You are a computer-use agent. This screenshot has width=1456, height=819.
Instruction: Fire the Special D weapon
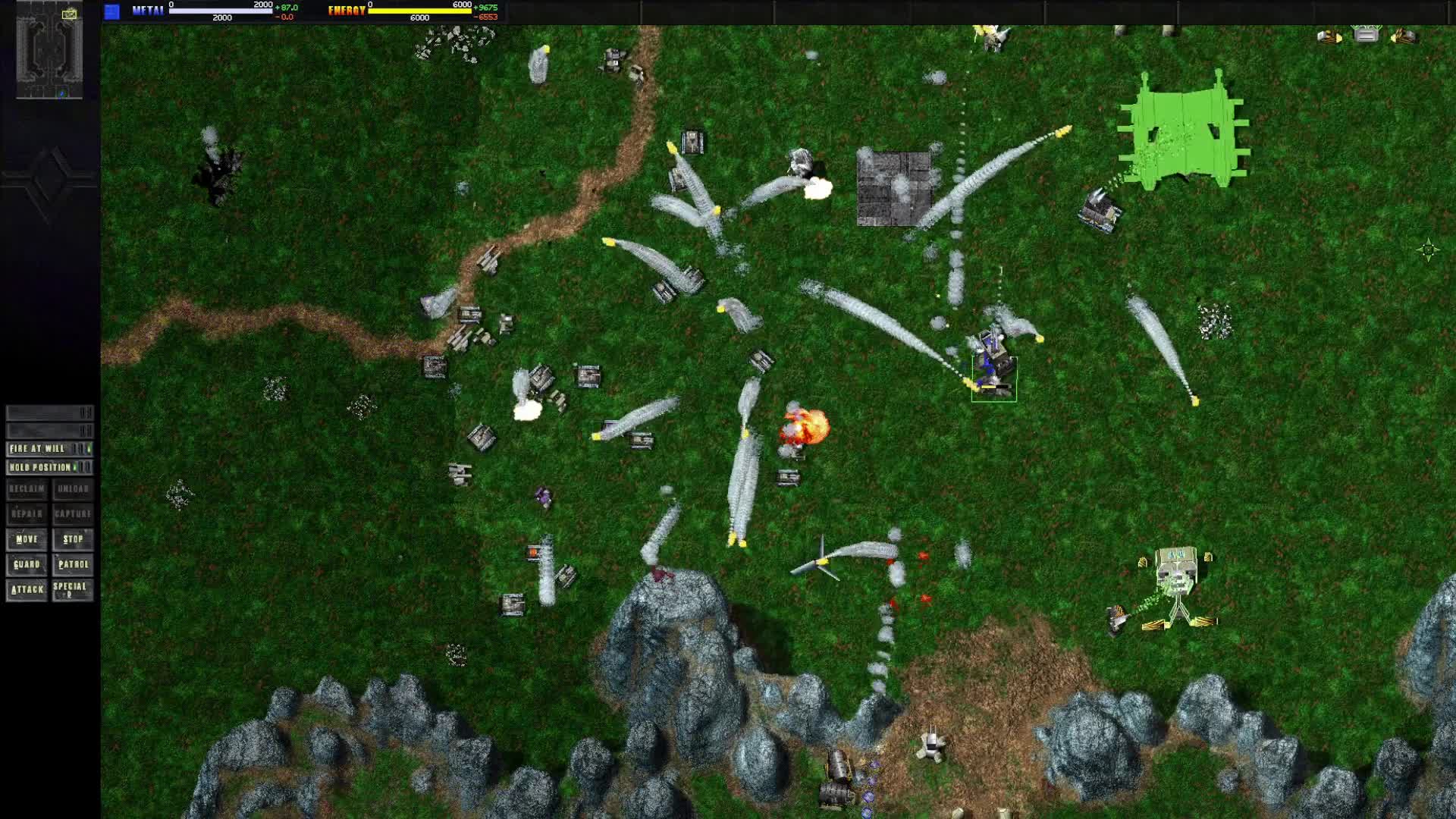pyautogui.click(x=73, y=589)
